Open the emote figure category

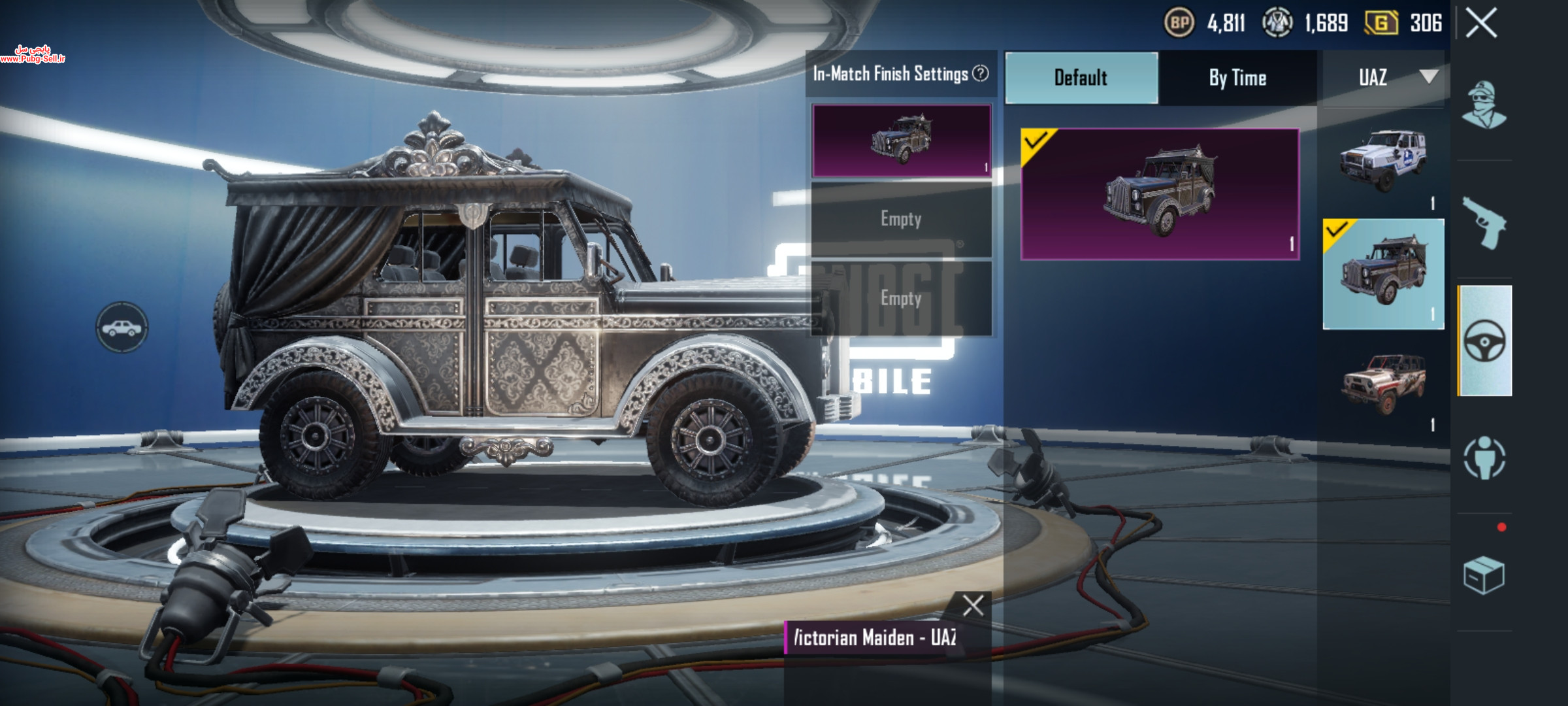click(1484, 457)
